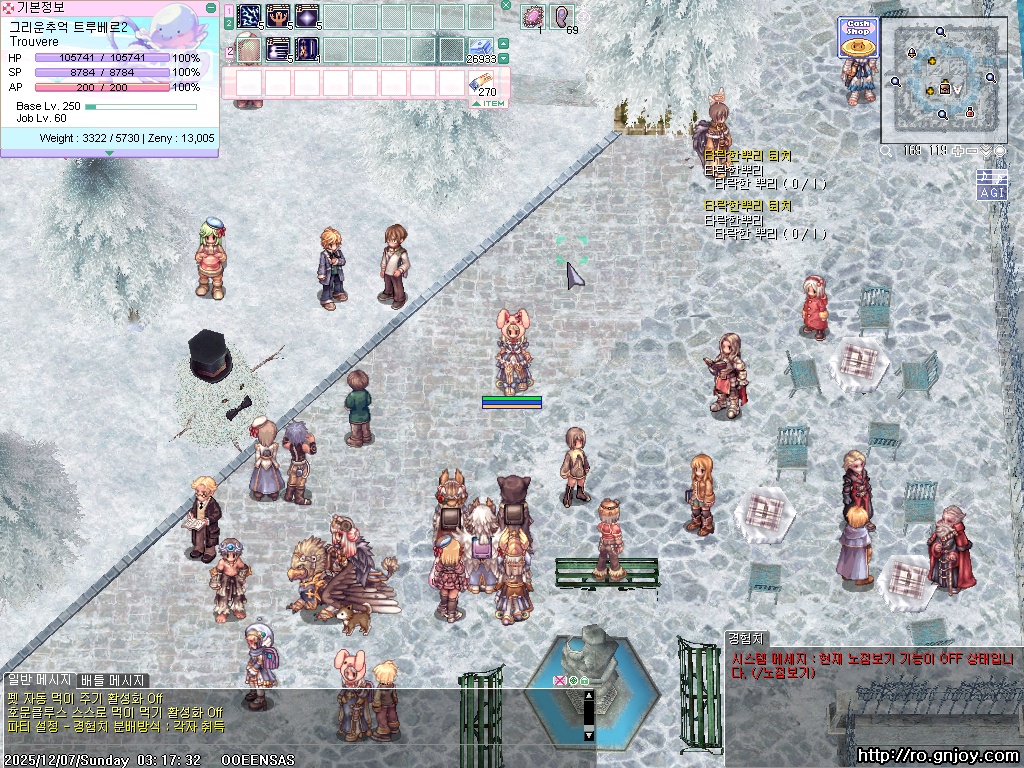Select the 경험치 message window tab

click(x=745, y=638)
